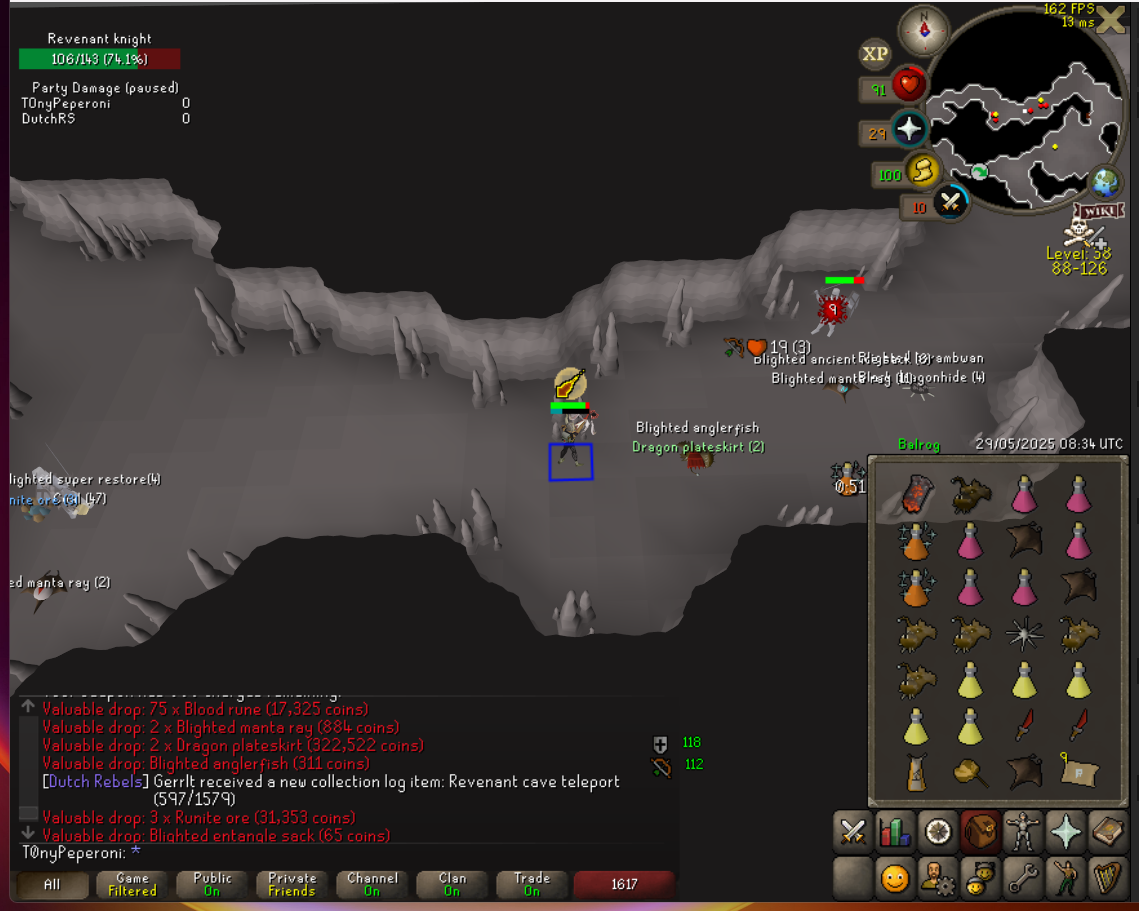Activate quick-prayers with the prayer orb
The height and width of the screenshot is (911, 1139).
[908, 130]
